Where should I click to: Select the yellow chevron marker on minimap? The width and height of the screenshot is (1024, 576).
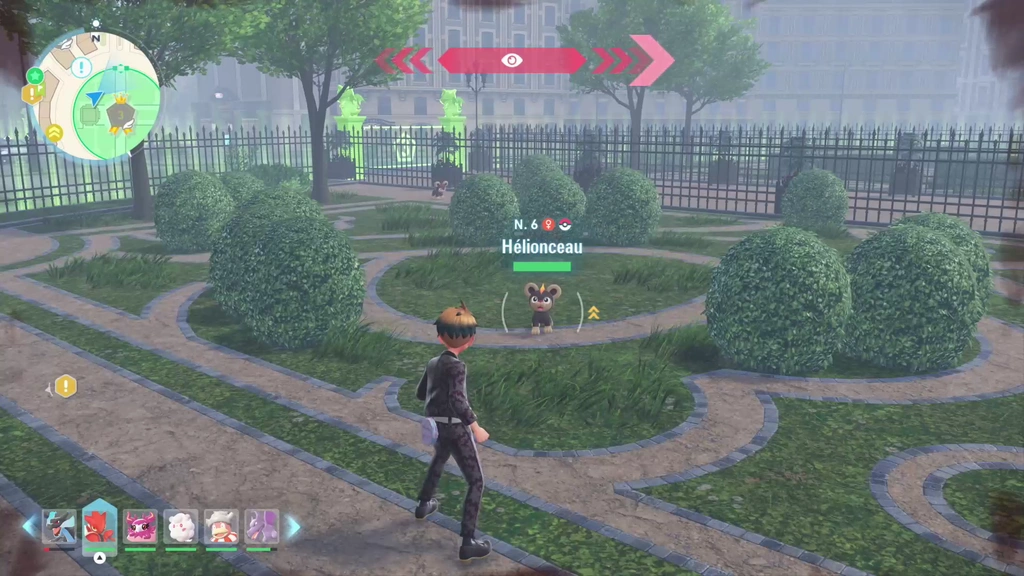[x=54, y=132]
